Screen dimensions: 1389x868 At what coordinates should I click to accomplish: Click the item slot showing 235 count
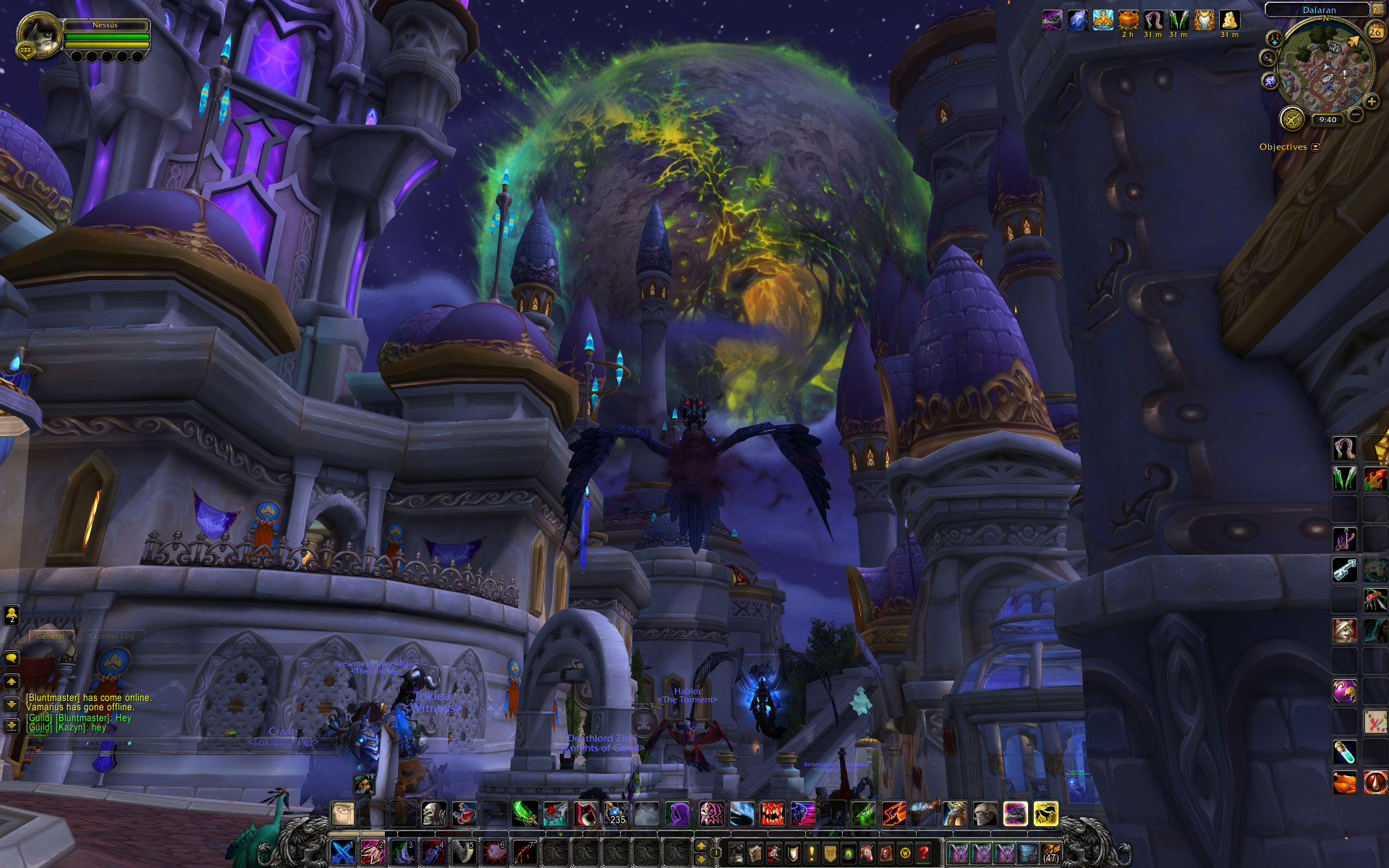pyautogui.click(x=616, y=813)
